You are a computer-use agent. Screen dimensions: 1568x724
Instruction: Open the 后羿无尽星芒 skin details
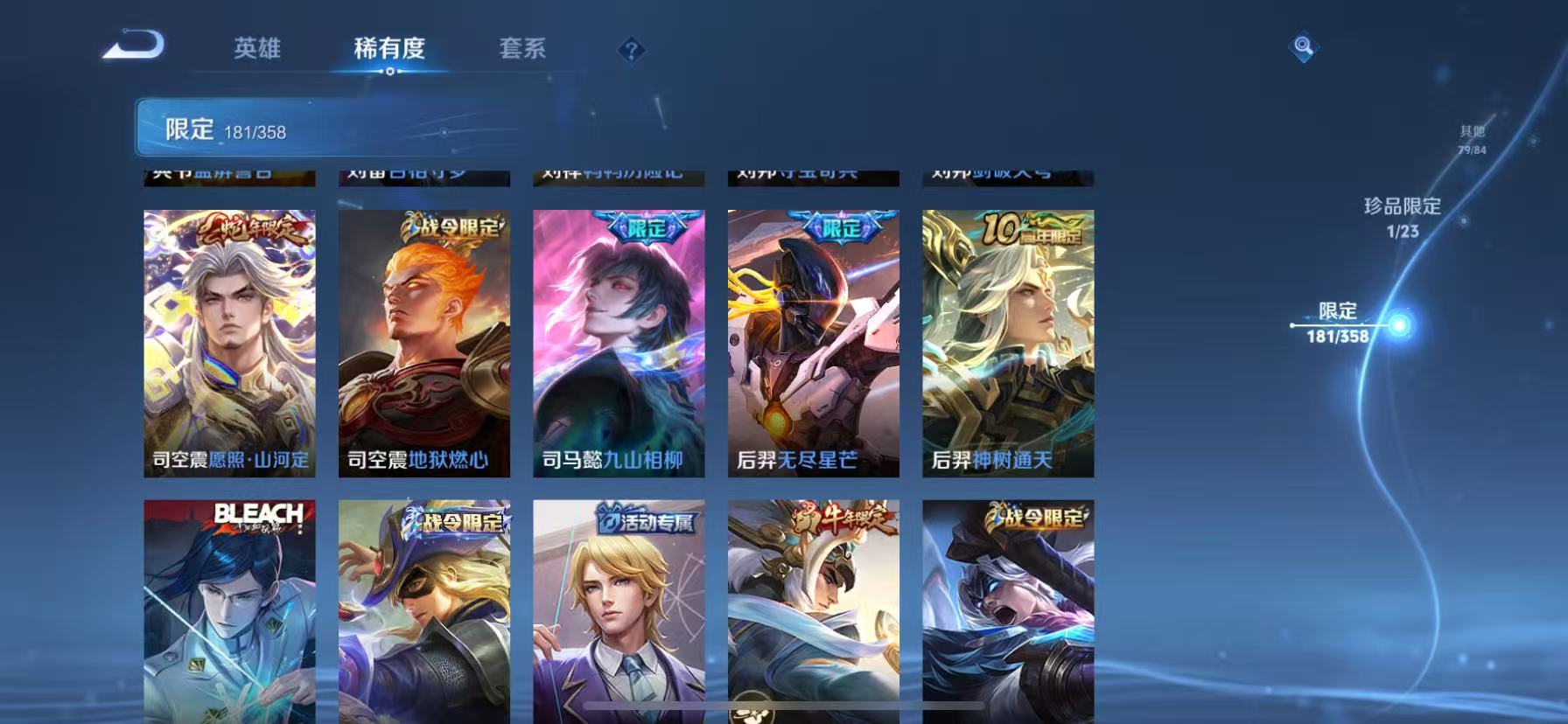point(813,341)
